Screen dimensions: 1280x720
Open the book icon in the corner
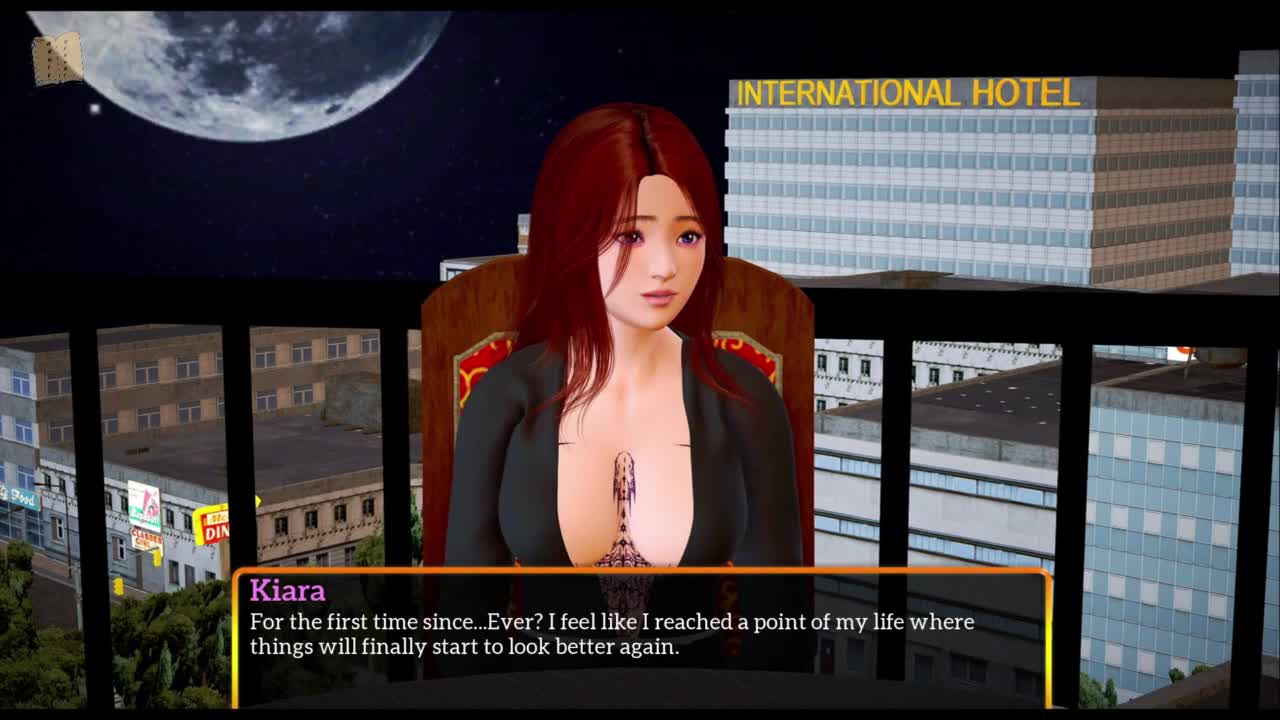(57, 59)
